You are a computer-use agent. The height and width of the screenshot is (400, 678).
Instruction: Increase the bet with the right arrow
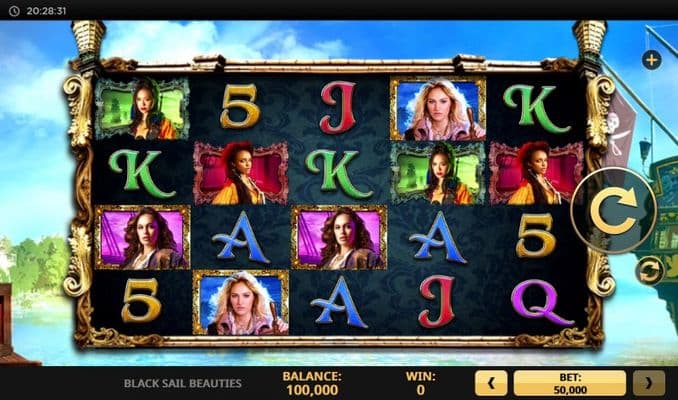click(x=649, y=382)
